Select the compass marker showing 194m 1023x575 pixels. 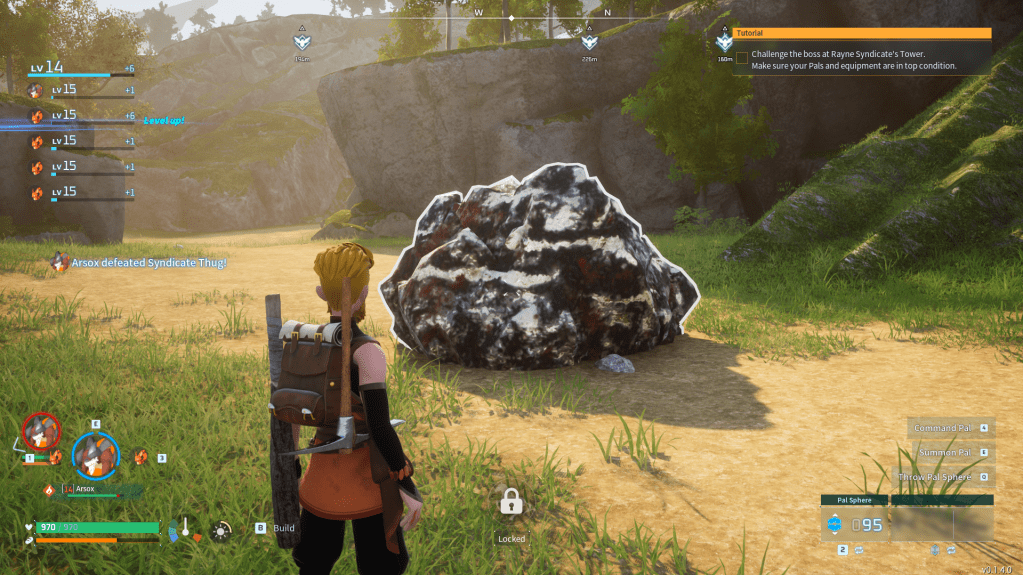(301, 42)
